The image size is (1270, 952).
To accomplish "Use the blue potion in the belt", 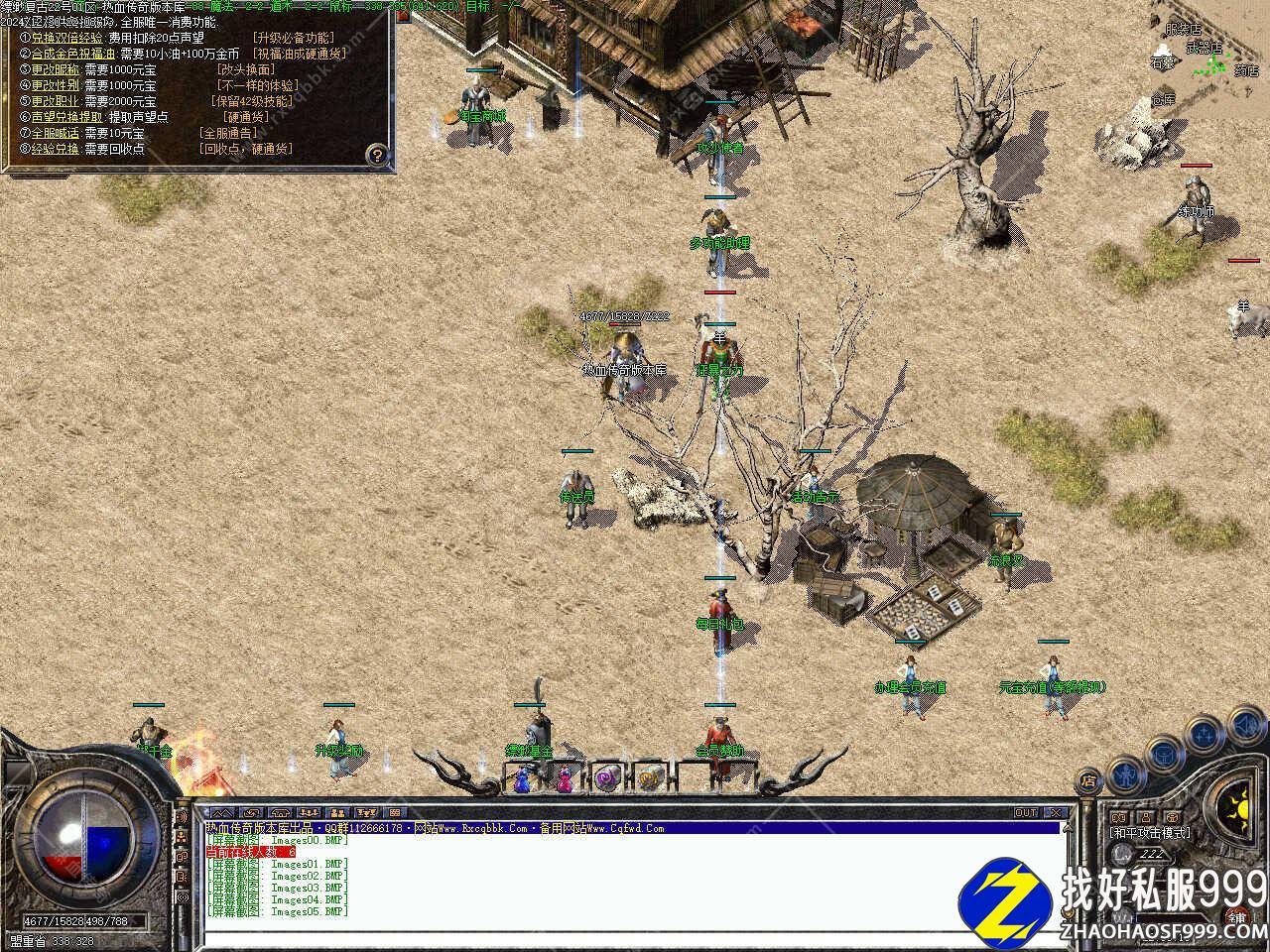I will (523, 779).
